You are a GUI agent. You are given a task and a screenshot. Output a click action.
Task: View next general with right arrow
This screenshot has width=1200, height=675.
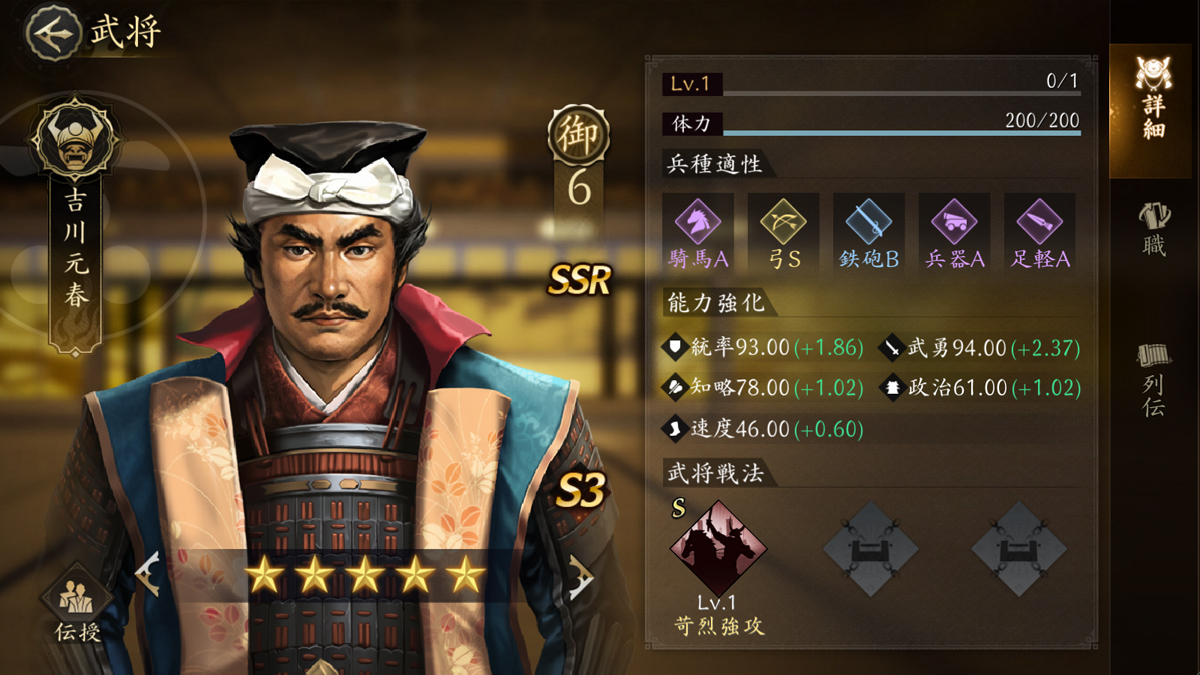tap(579, 577)
